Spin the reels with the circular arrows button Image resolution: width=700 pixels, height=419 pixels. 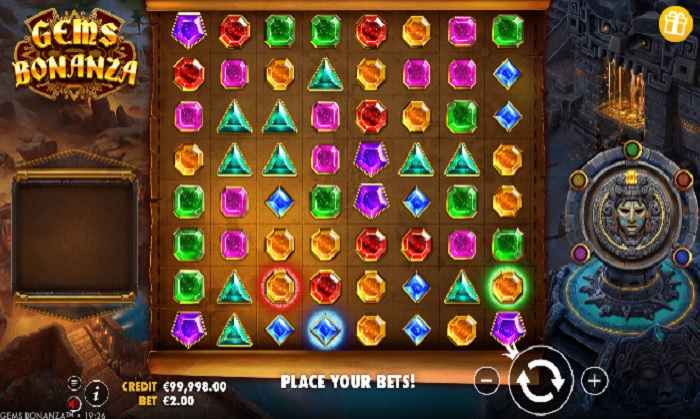[540, 381]
